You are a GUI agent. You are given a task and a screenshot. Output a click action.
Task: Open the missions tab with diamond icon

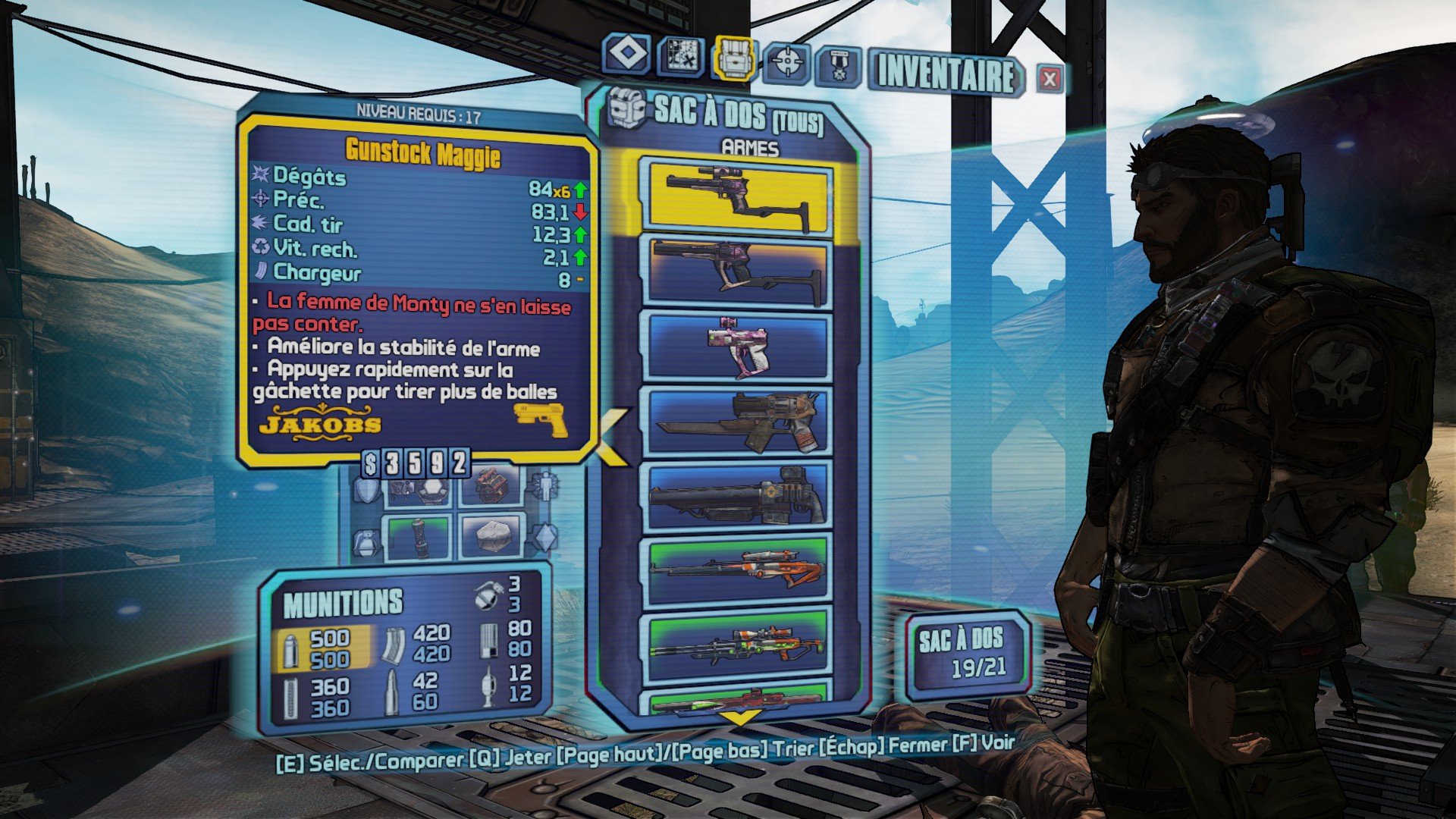627,55
